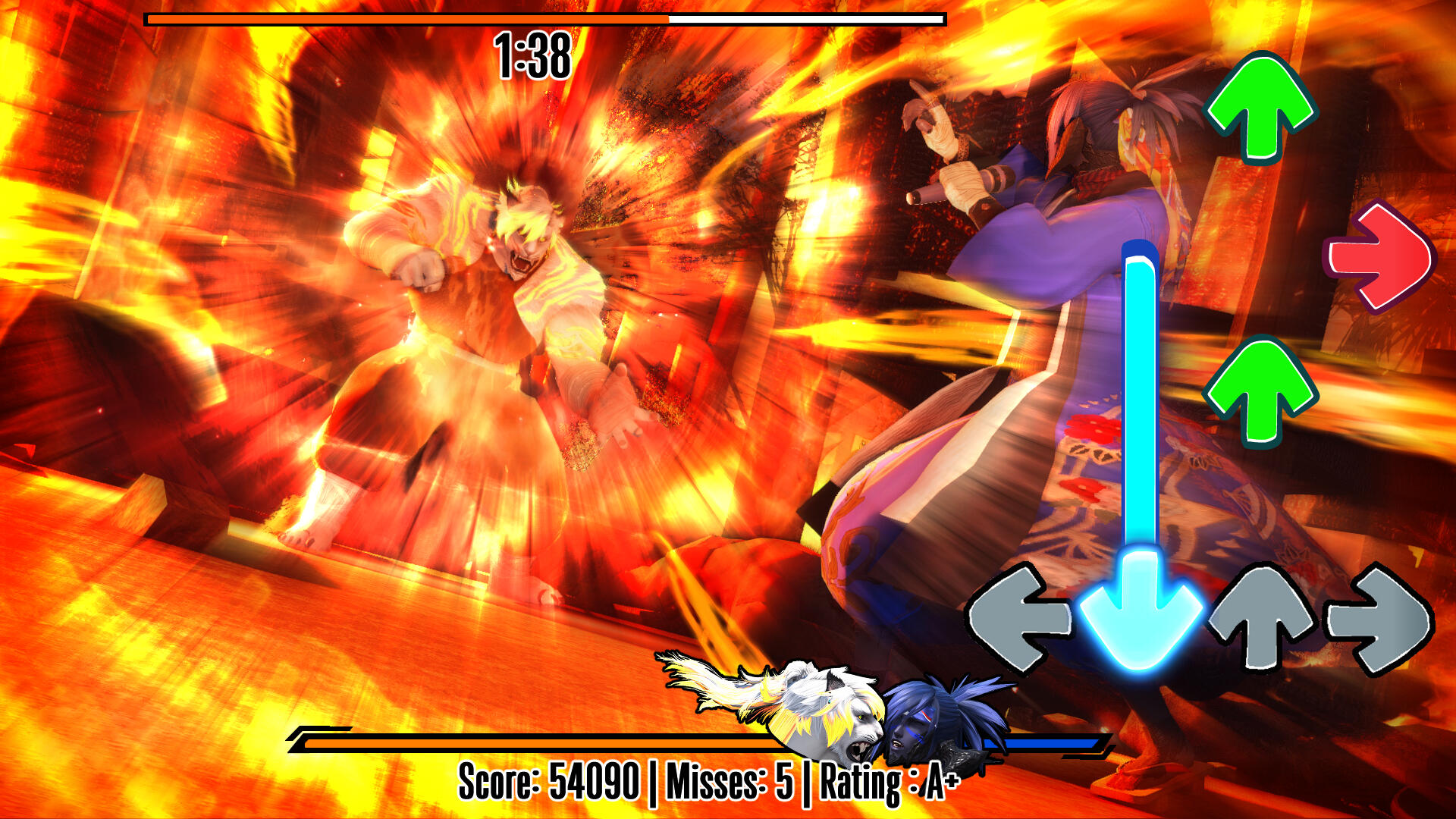Click the falling red right arrow note
This screenshot has width=1456, height=819.
(1380, 257)
